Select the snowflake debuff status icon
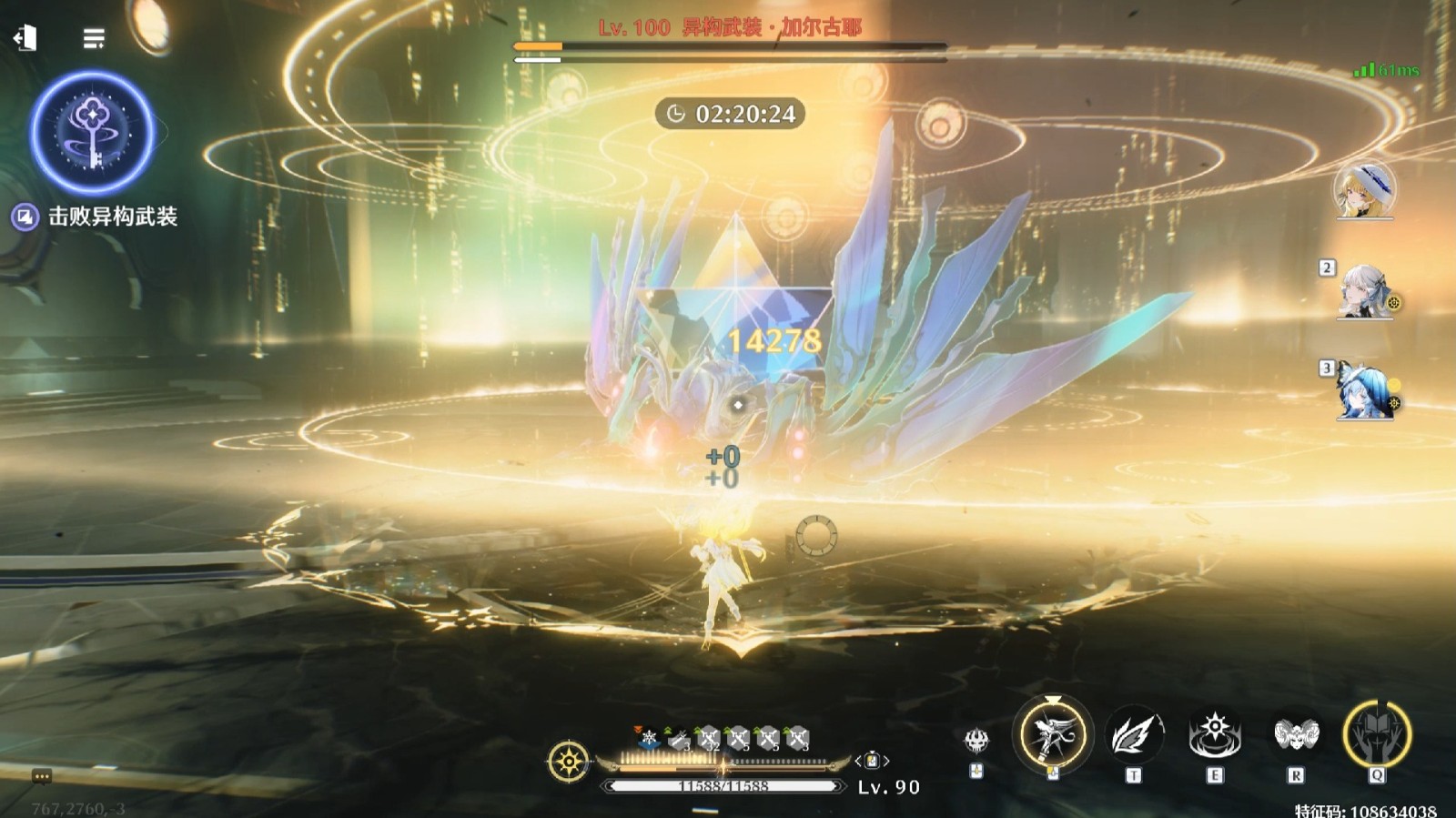 [649, 738]
